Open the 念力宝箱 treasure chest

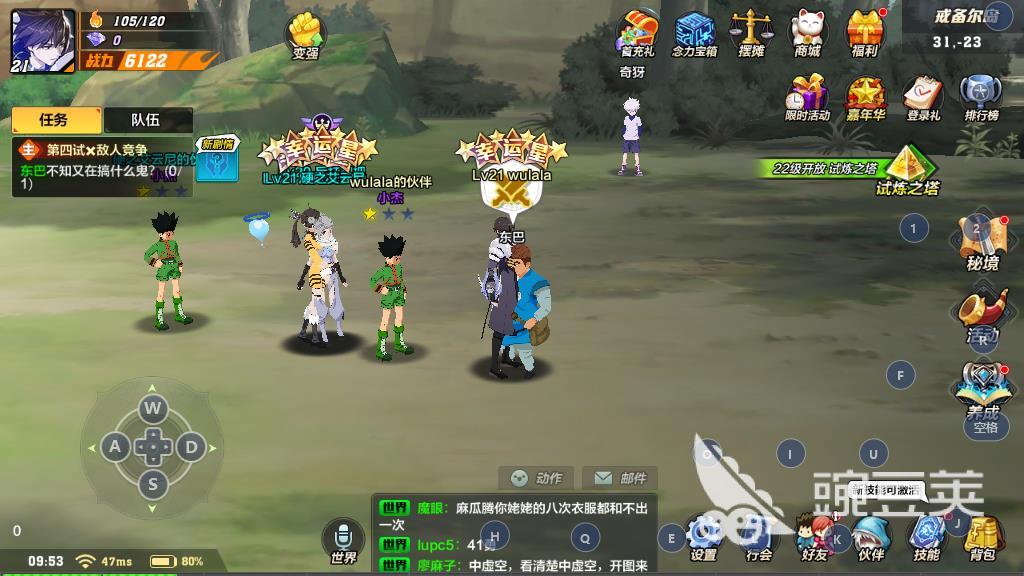[x=694, y=30]
